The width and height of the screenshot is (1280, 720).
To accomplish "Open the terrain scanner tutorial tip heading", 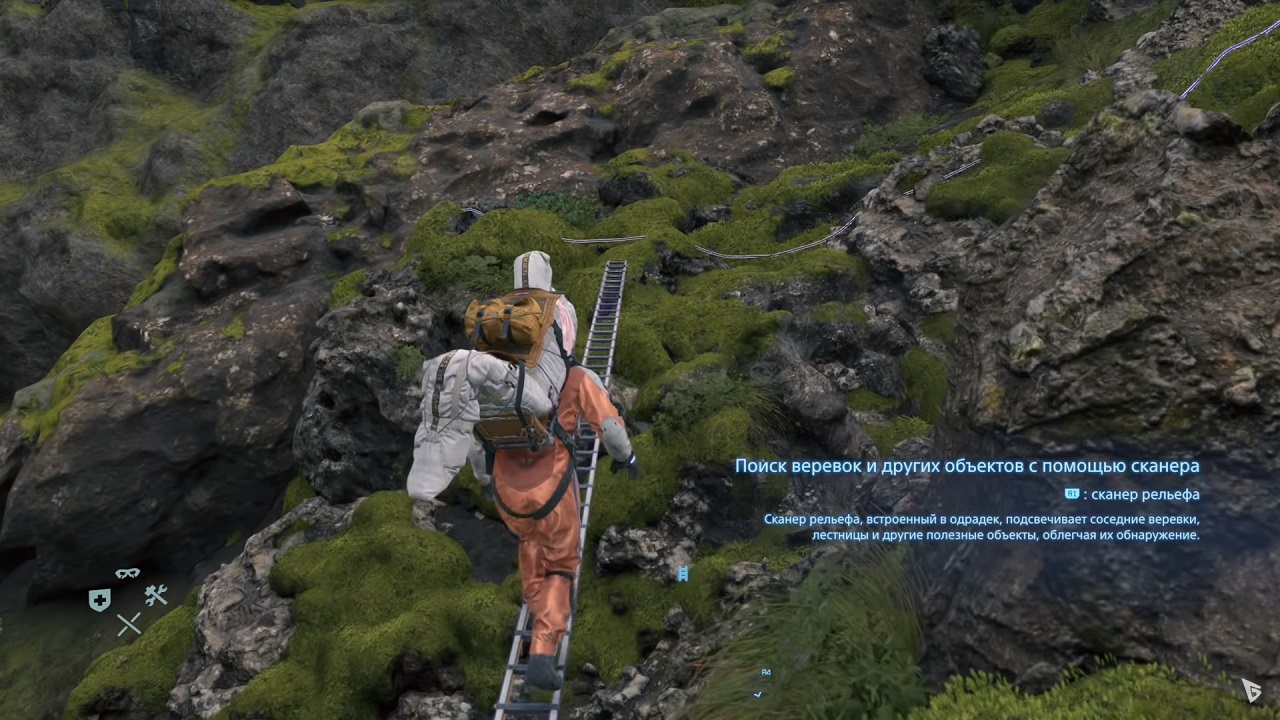I will pyautogui.click(x=966, y=466).
